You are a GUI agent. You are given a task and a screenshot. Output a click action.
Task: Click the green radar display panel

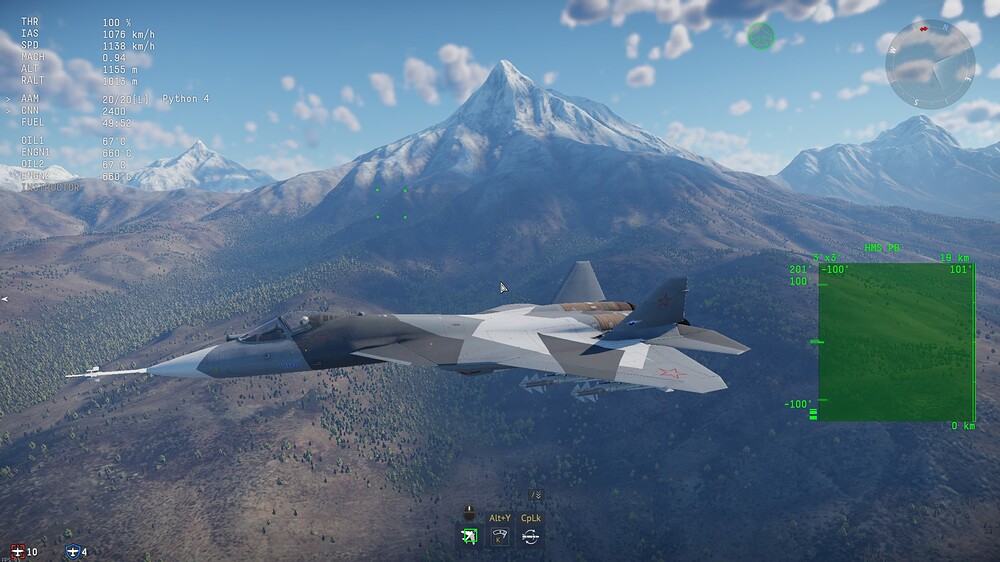[x=896, y=342]
